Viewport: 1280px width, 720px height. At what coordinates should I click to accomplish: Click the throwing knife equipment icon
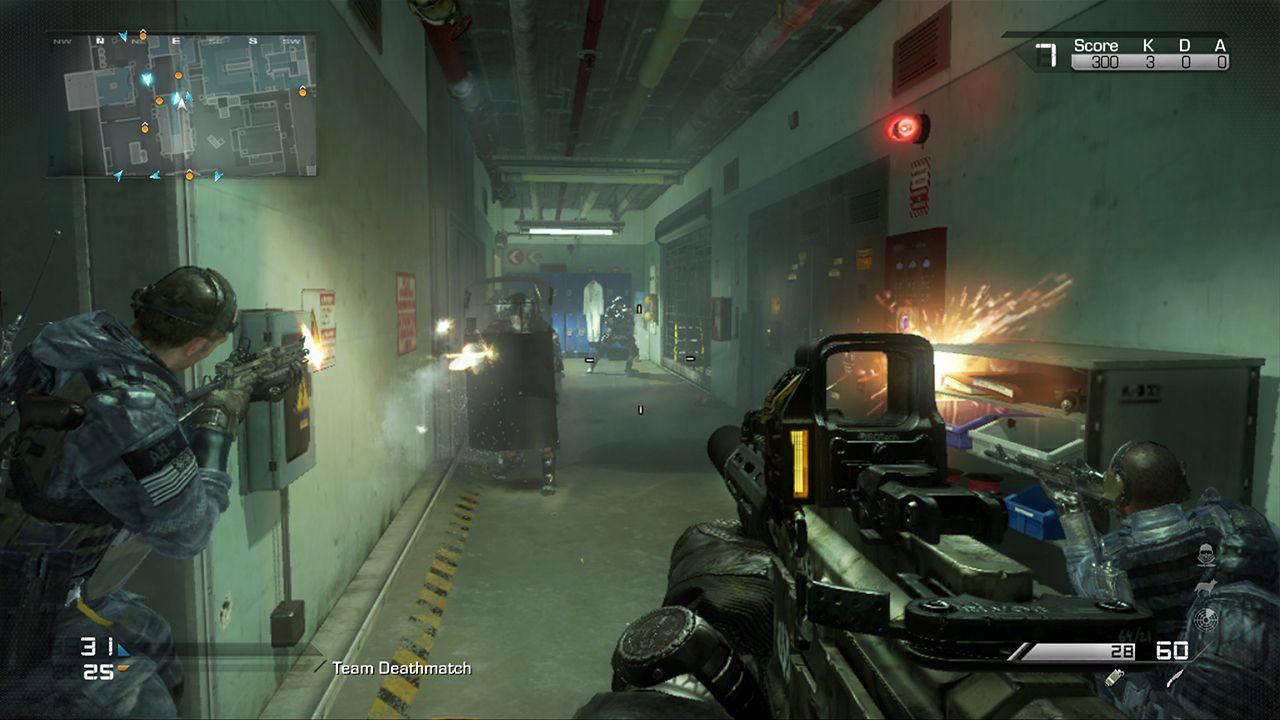1174,678
